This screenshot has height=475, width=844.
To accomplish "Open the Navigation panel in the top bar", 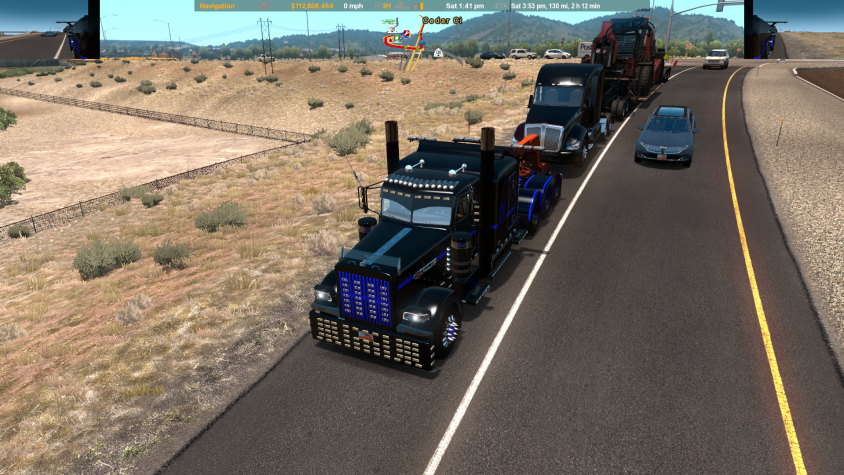I will [217, 6].
